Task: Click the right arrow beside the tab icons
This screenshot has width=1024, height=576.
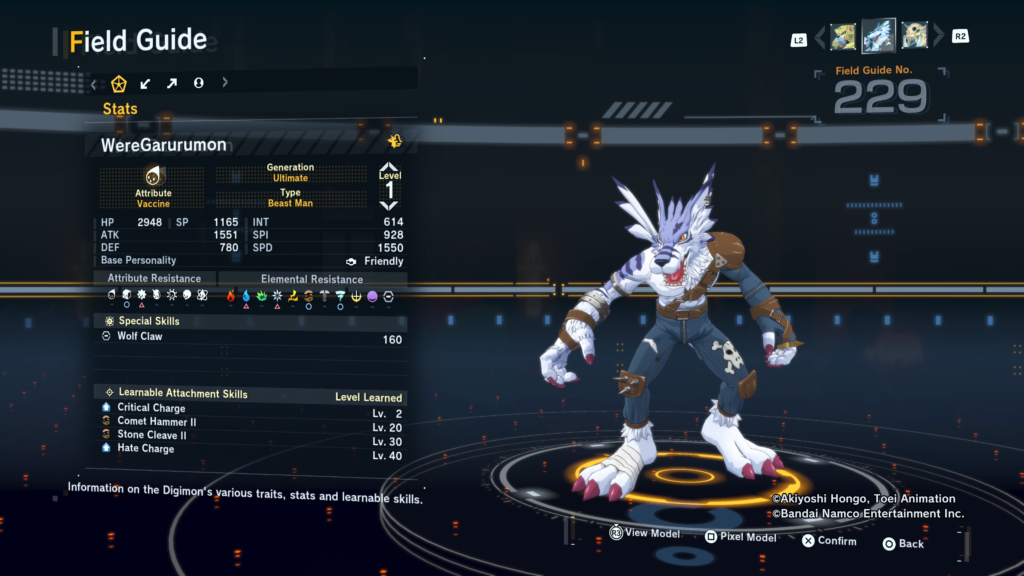Action: 225,83
